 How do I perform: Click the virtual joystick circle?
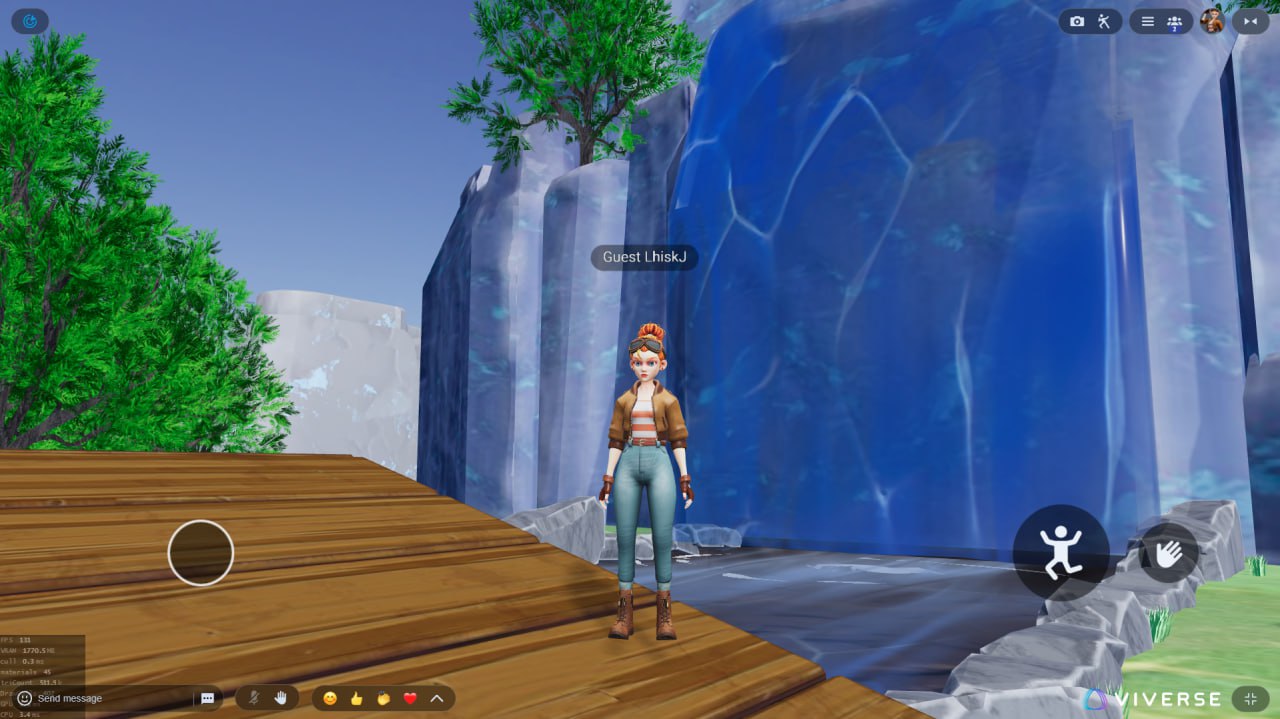tap(200, 552)
